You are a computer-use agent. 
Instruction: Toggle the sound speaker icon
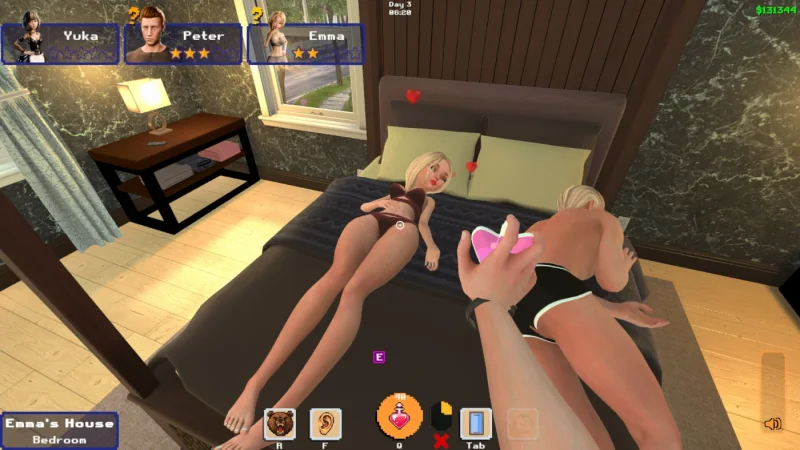772,424
